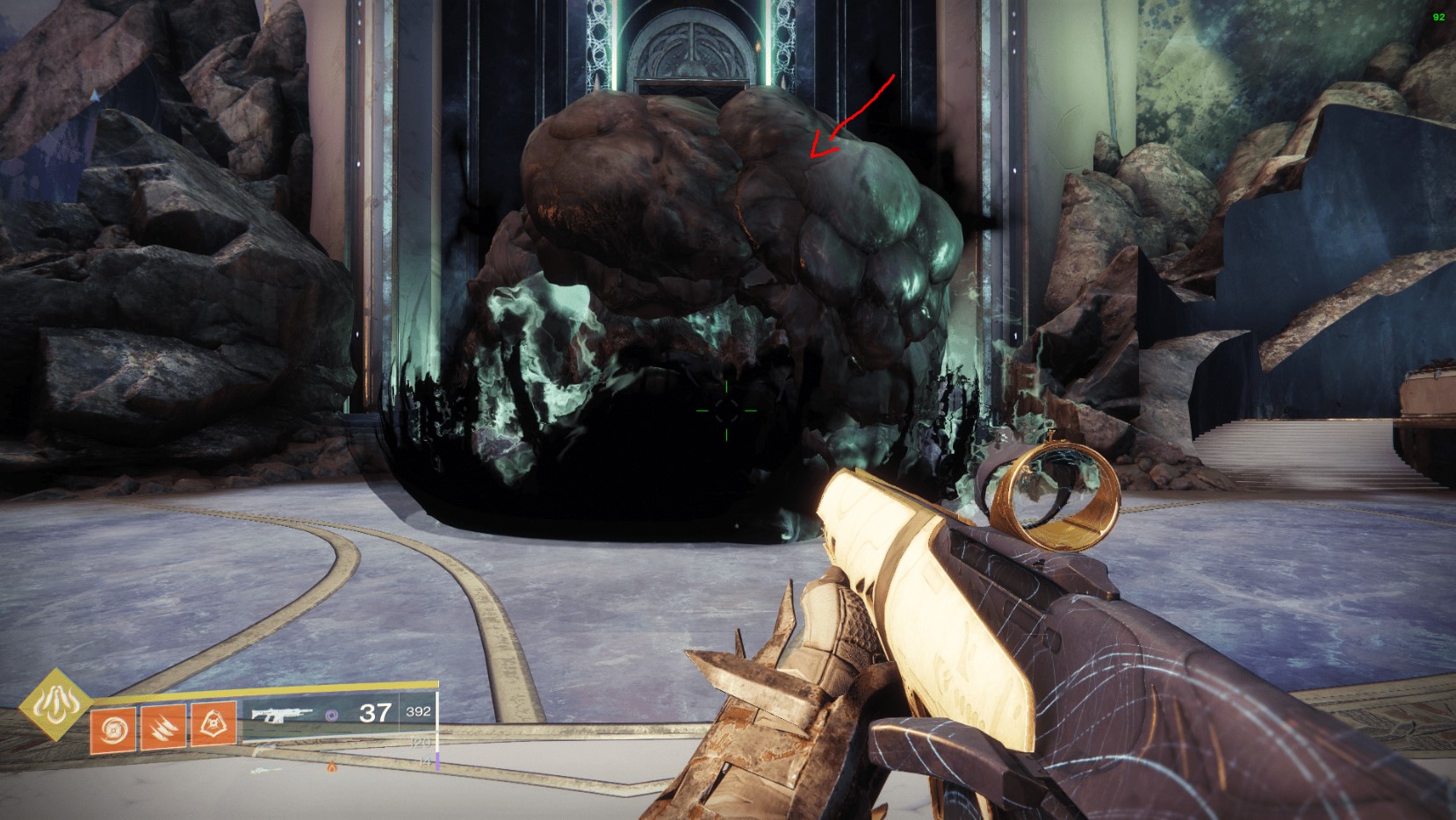
Task: Use the claw-slash melee ability icon
Action: 163,724
